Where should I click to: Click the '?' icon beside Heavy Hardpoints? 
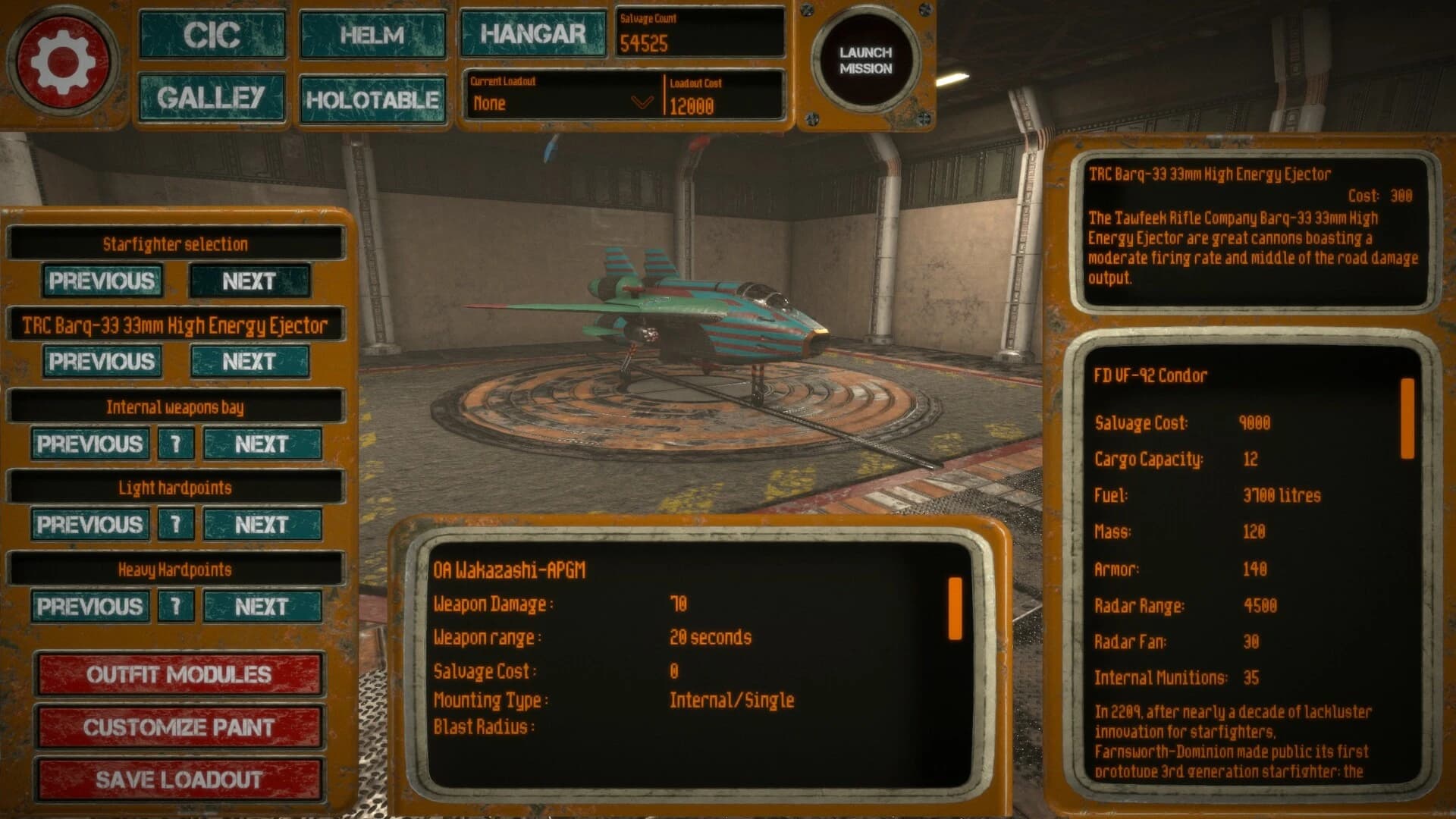(x=176, y=607)
